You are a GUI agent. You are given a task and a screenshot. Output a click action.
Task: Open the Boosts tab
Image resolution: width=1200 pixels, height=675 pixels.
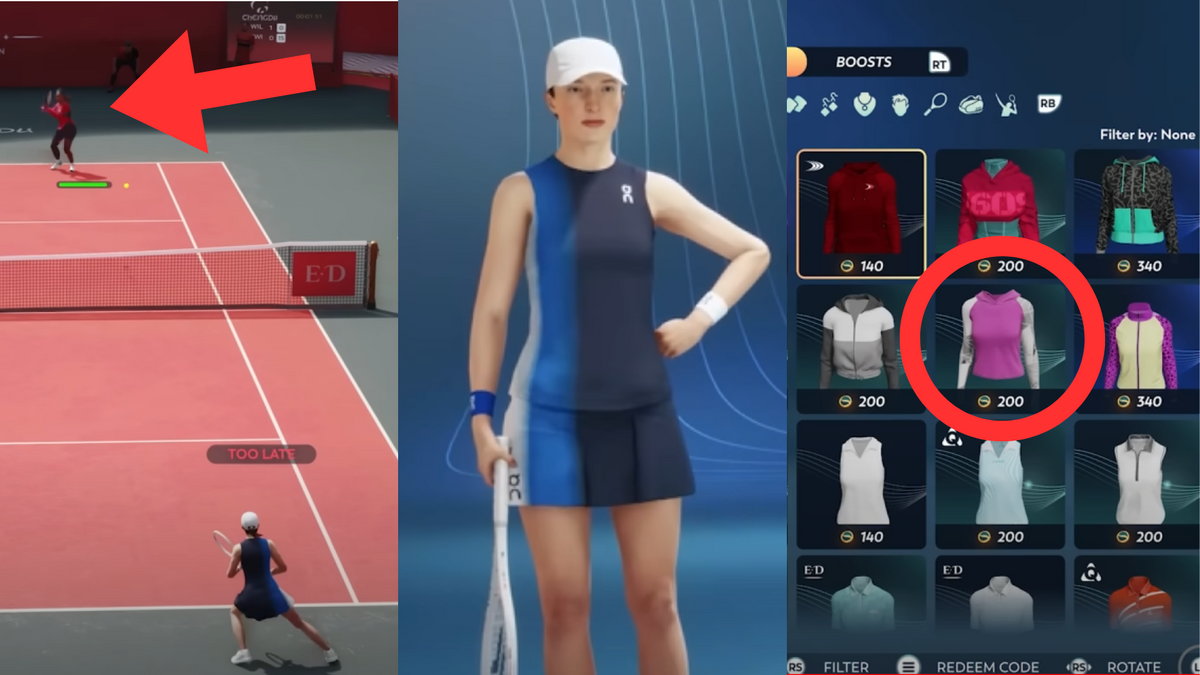click(863, 62)
